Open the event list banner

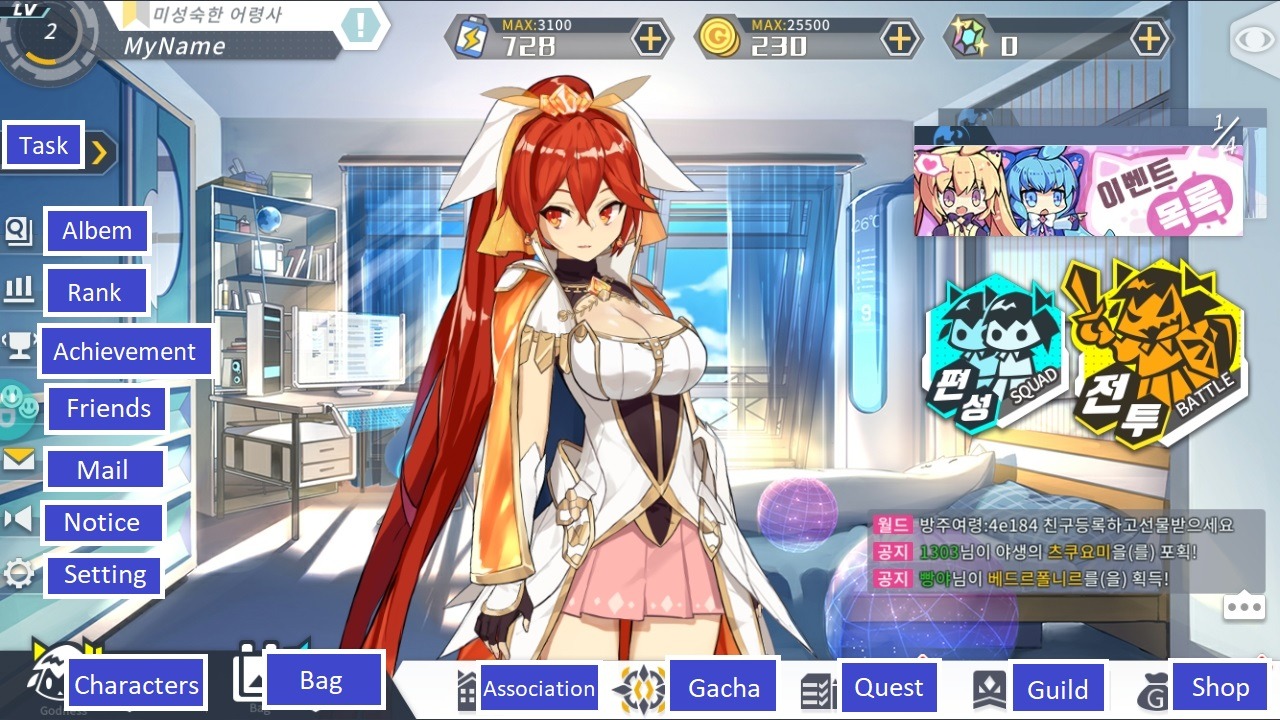pos(1078,190)
